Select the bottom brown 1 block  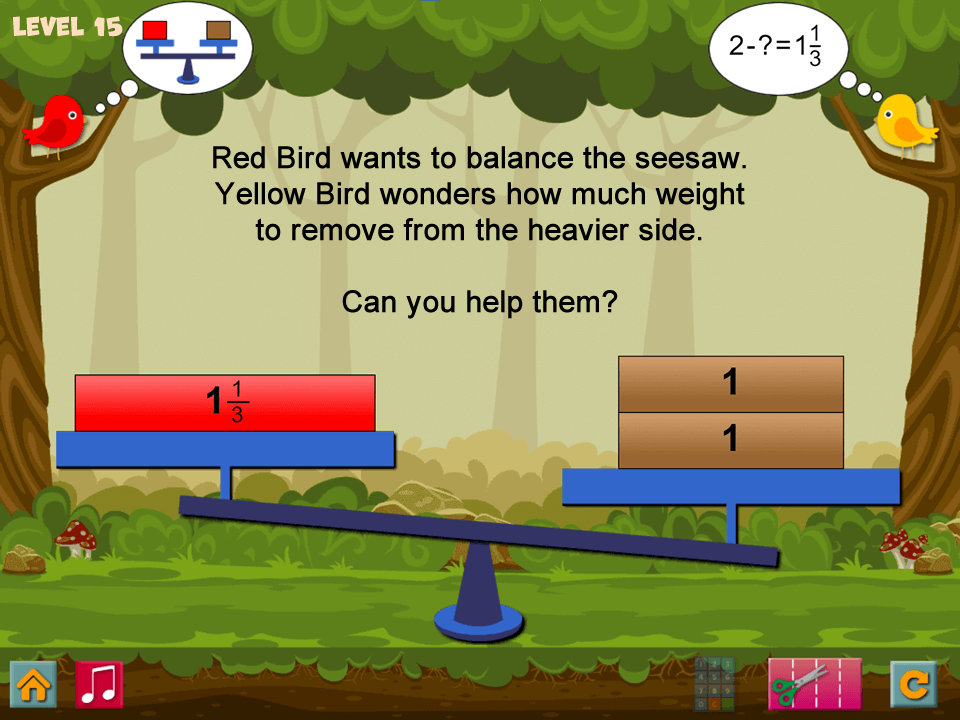point(731,440)
